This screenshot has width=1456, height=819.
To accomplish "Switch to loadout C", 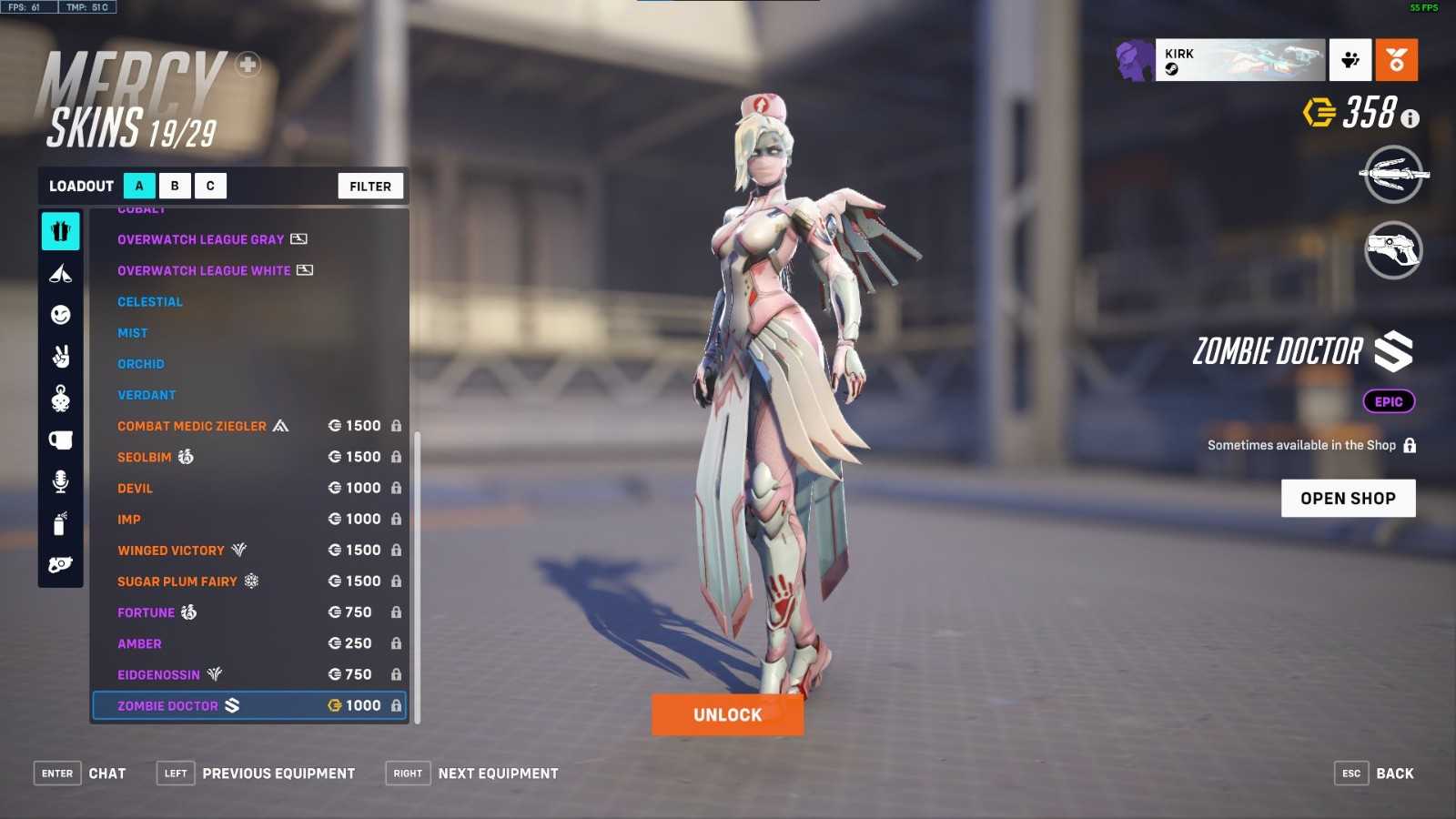I will click(210, 186).
